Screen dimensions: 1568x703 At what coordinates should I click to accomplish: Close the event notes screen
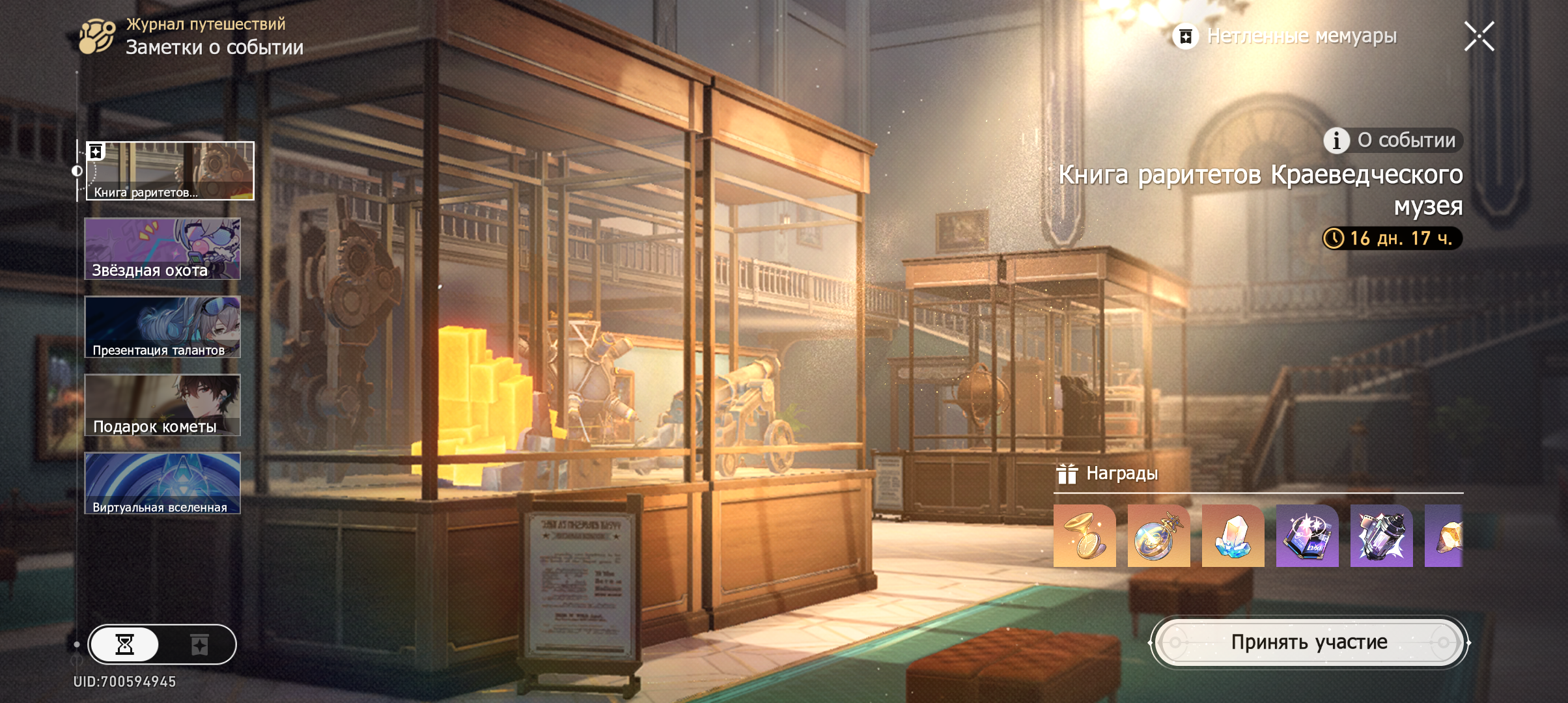(x=1479, y=36)
